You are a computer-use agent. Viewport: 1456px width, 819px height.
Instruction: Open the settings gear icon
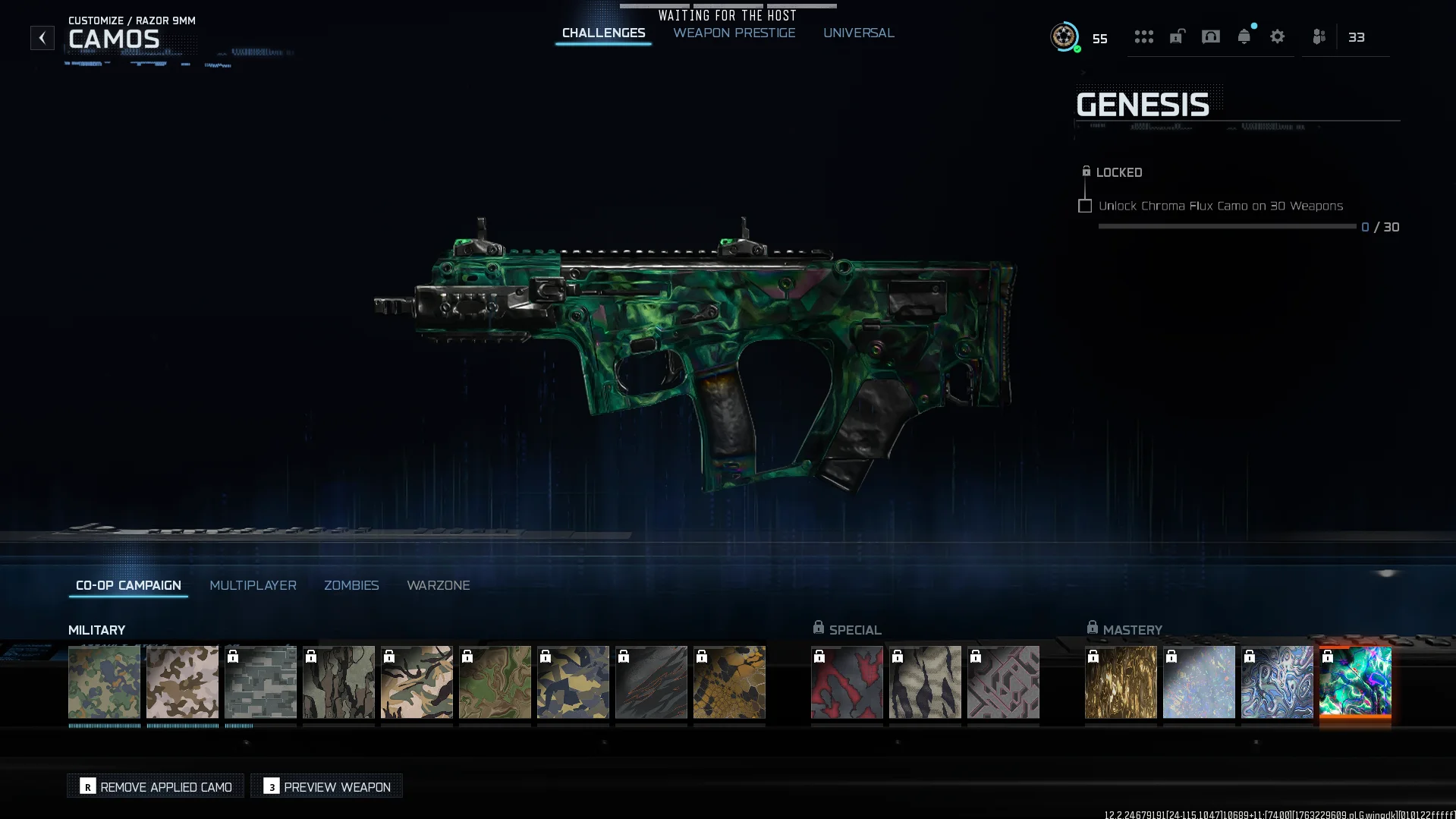coord(1278,36)
